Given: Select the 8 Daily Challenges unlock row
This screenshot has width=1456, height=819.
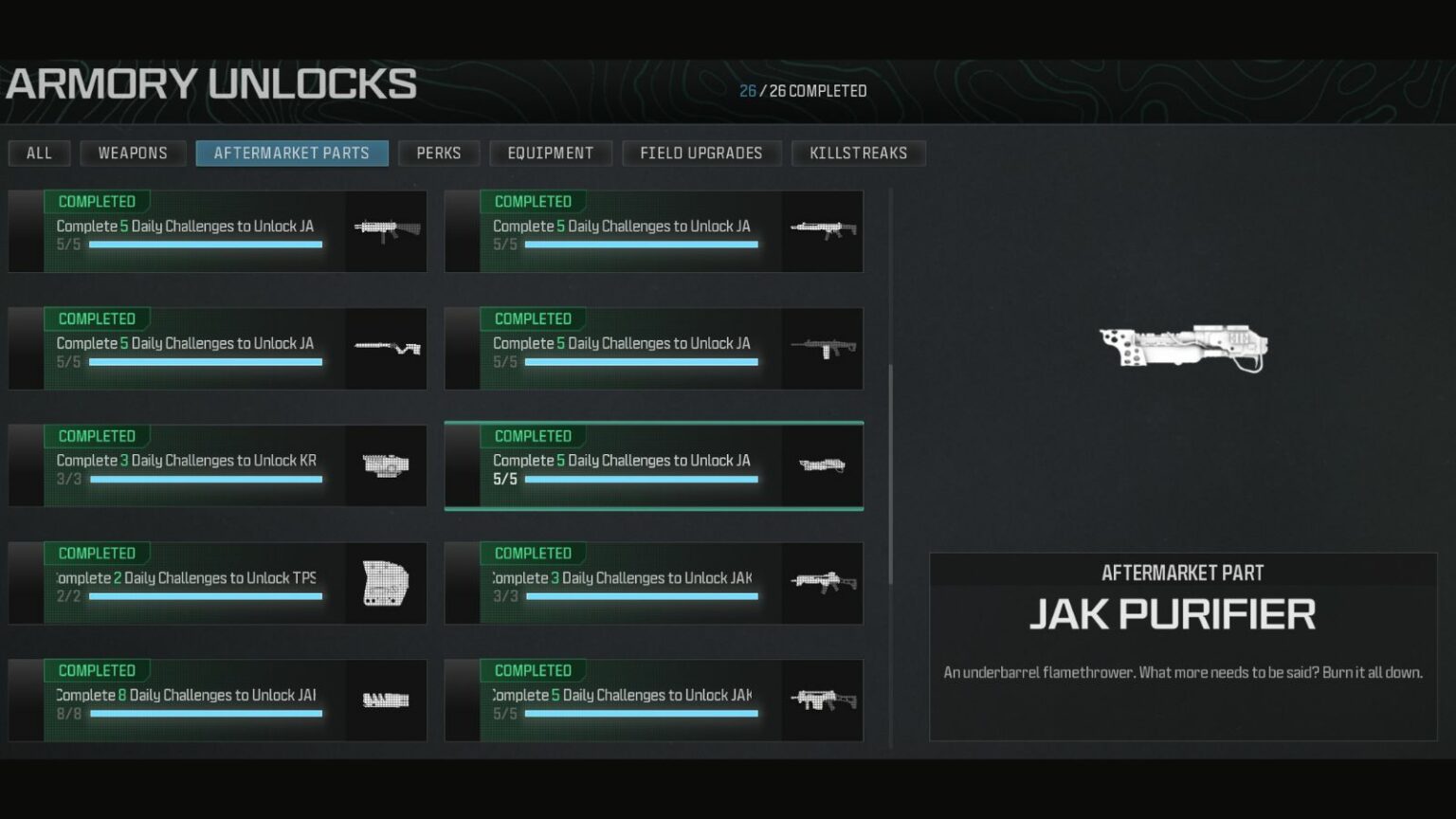Looking at the screenshot, I should [217, 701].
